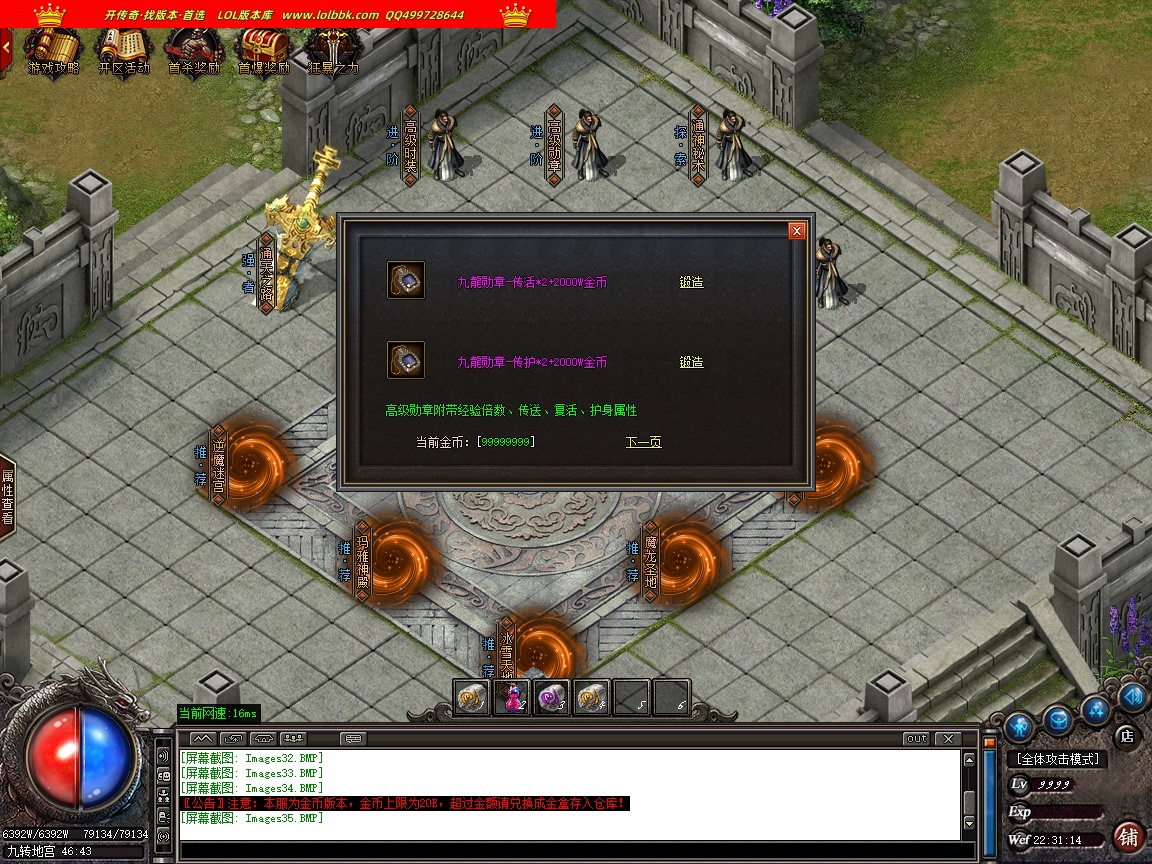Close the medal forging dialog
Viewport: 1152px width, 864px height.
pyautogui.click(x=797, y=231)
